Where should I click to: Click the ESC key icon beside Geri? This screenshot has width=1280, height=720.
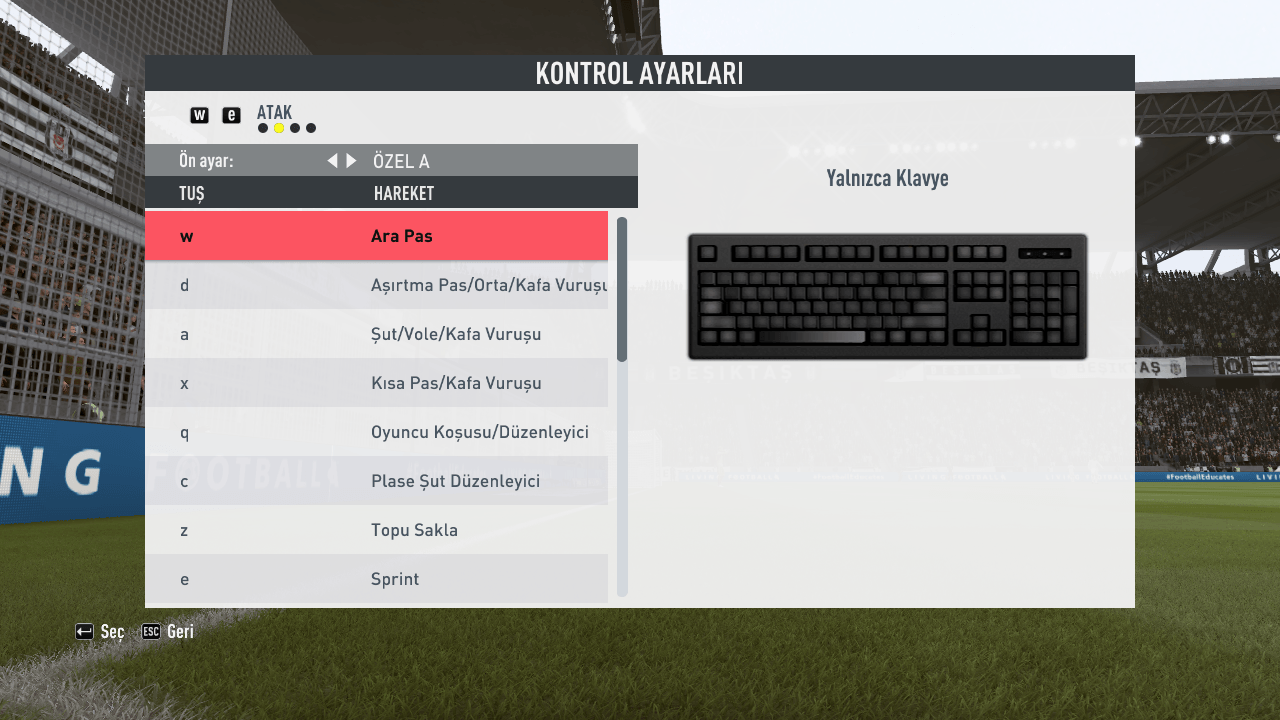point(152,631)
